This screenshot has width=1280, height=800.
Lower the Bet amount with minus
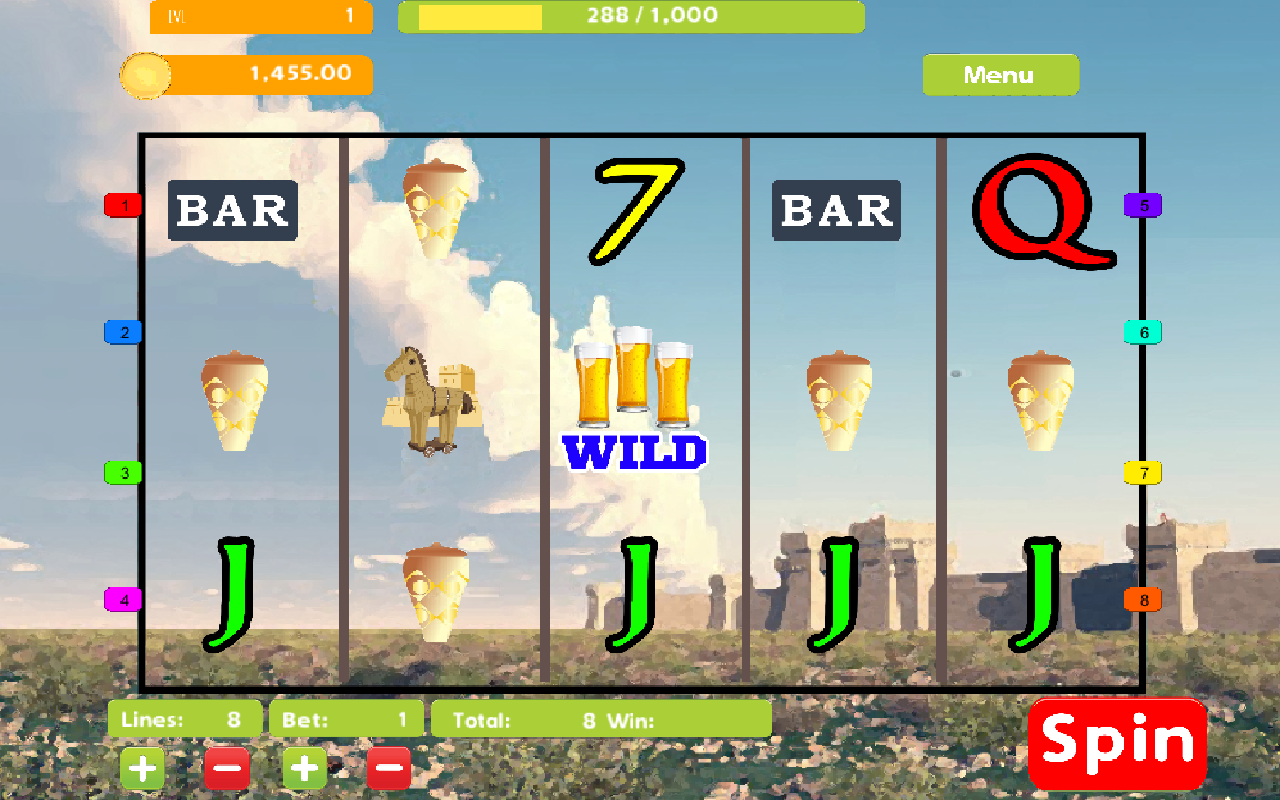[389, 769]
